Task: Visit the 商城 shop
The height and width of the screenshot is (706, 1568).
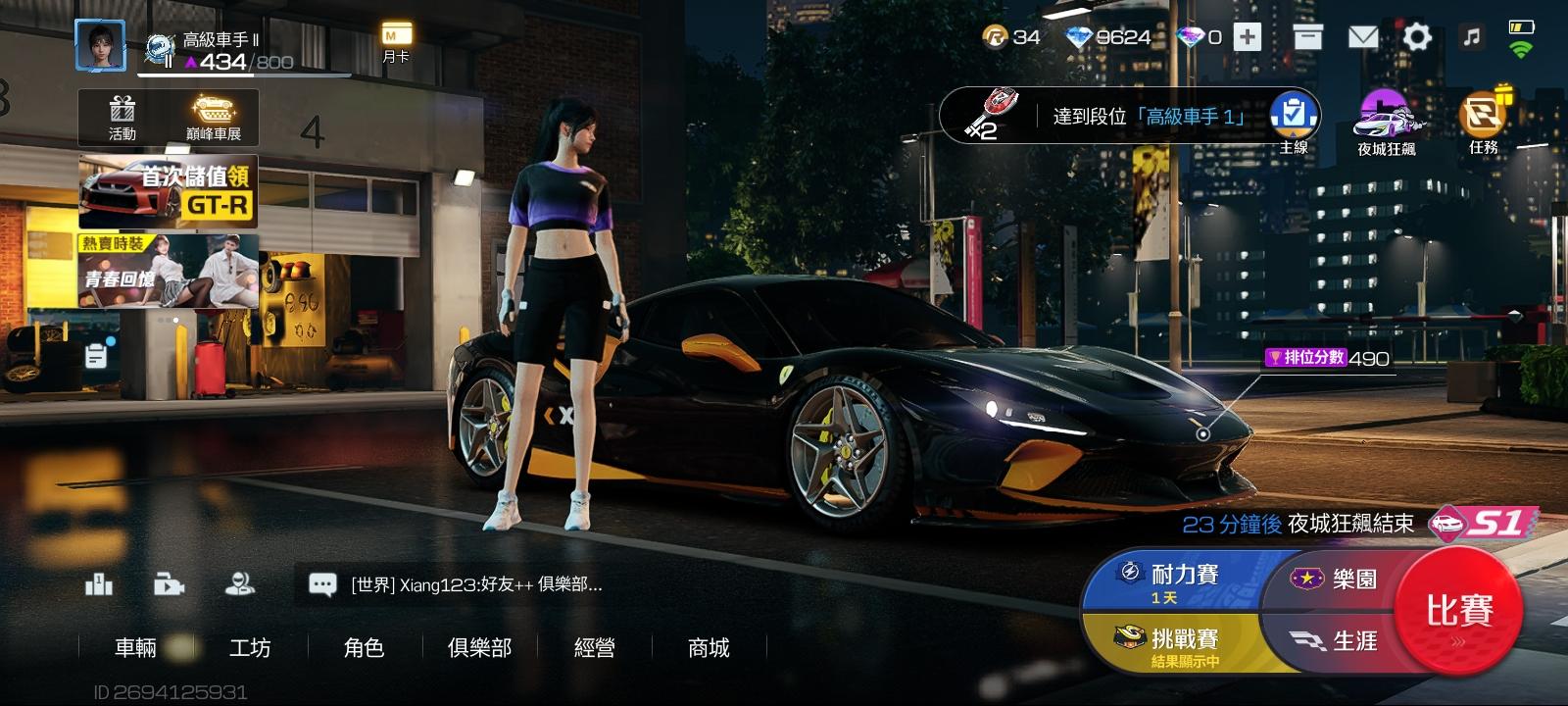Action: point(709,647)
